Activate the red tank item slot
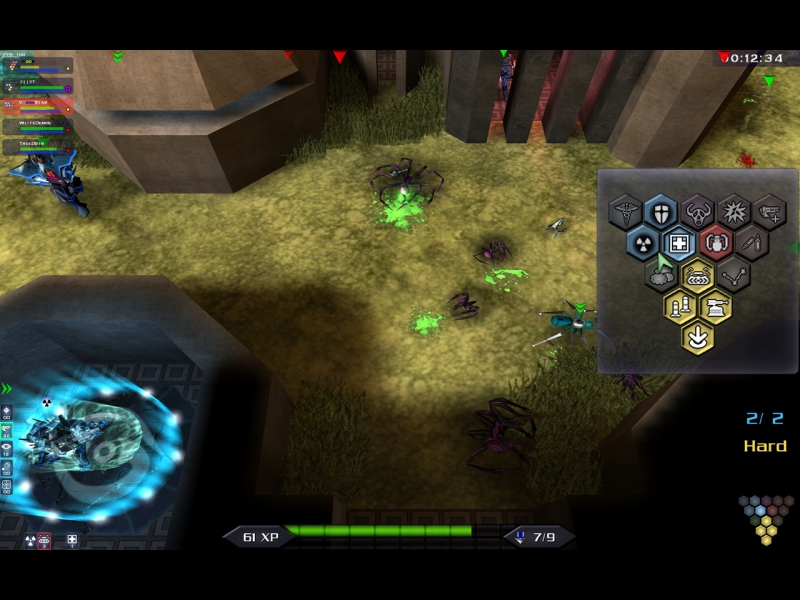The width and height of the screenshot is (800, 600). [45, 541]
